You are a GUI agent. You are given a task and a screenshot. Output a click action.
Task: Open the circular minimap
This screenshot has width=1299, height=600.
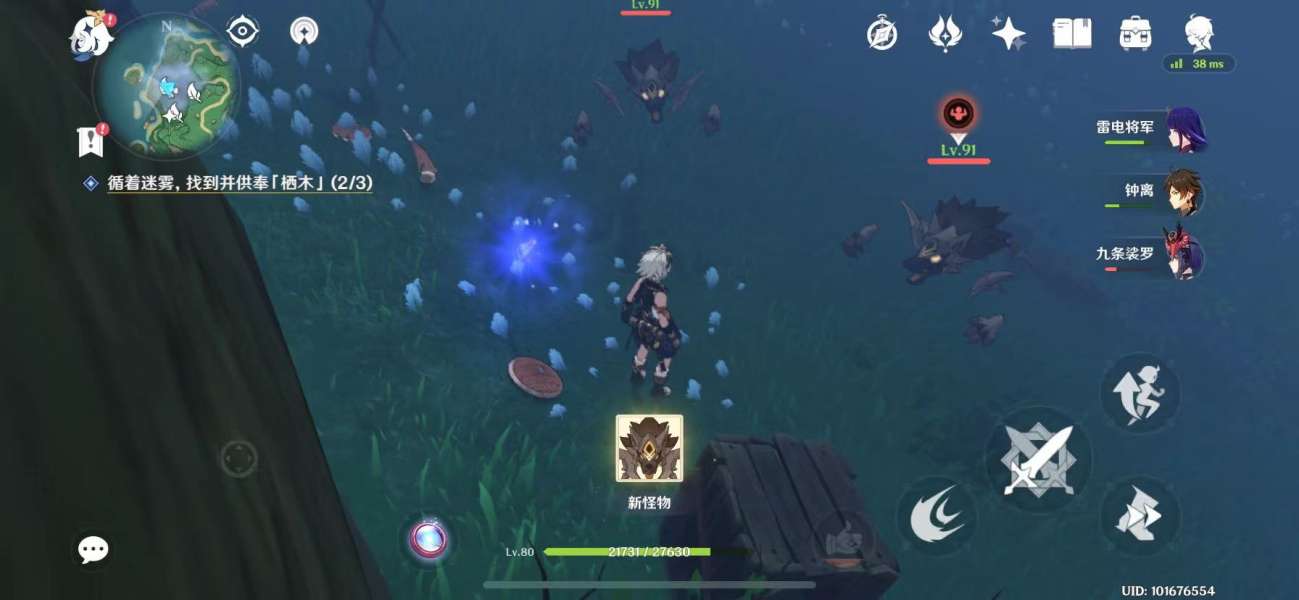tap(167, 88)
